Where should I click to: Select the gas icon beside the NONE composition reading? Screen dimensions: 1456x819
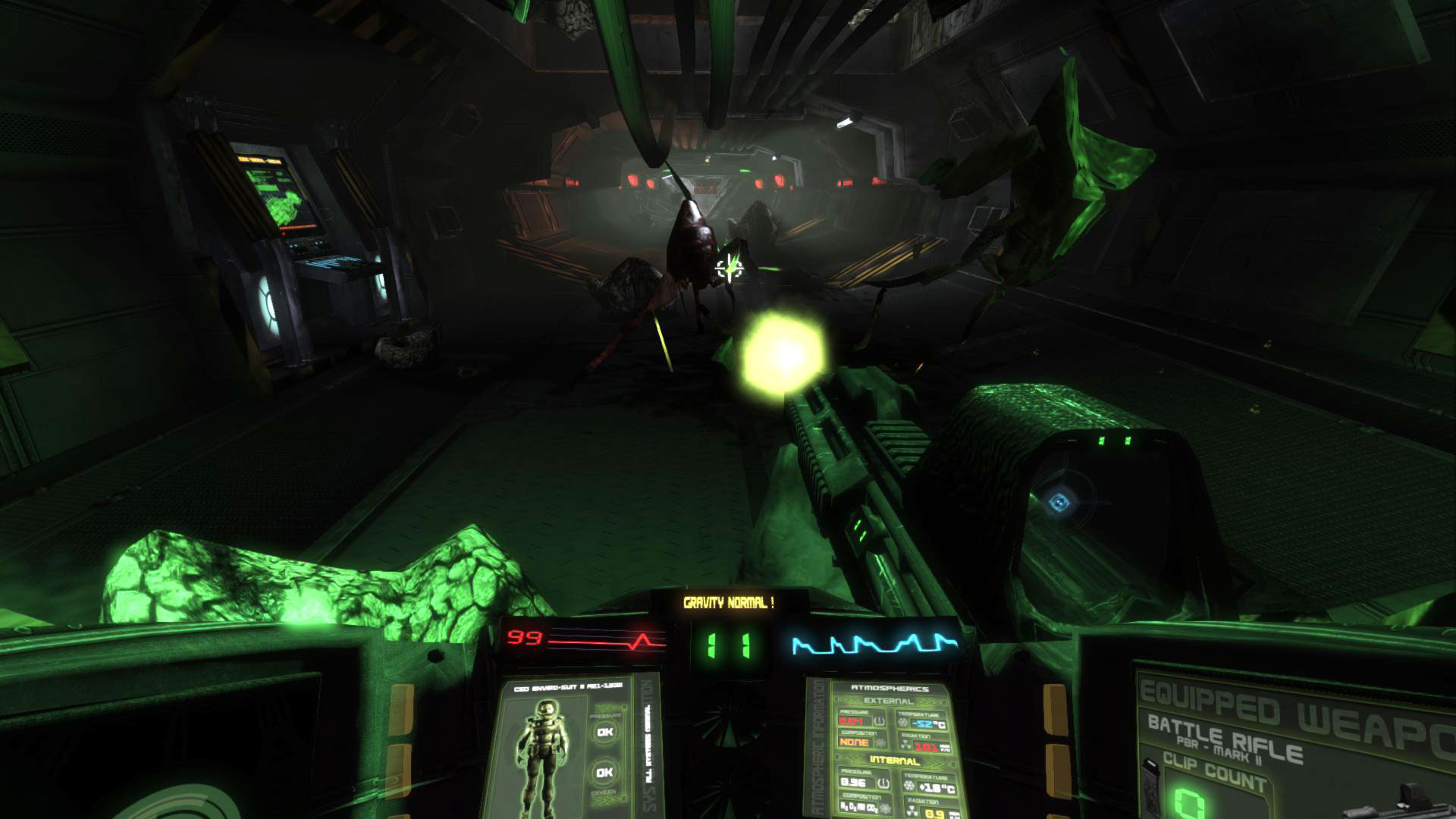pos(880,742)
